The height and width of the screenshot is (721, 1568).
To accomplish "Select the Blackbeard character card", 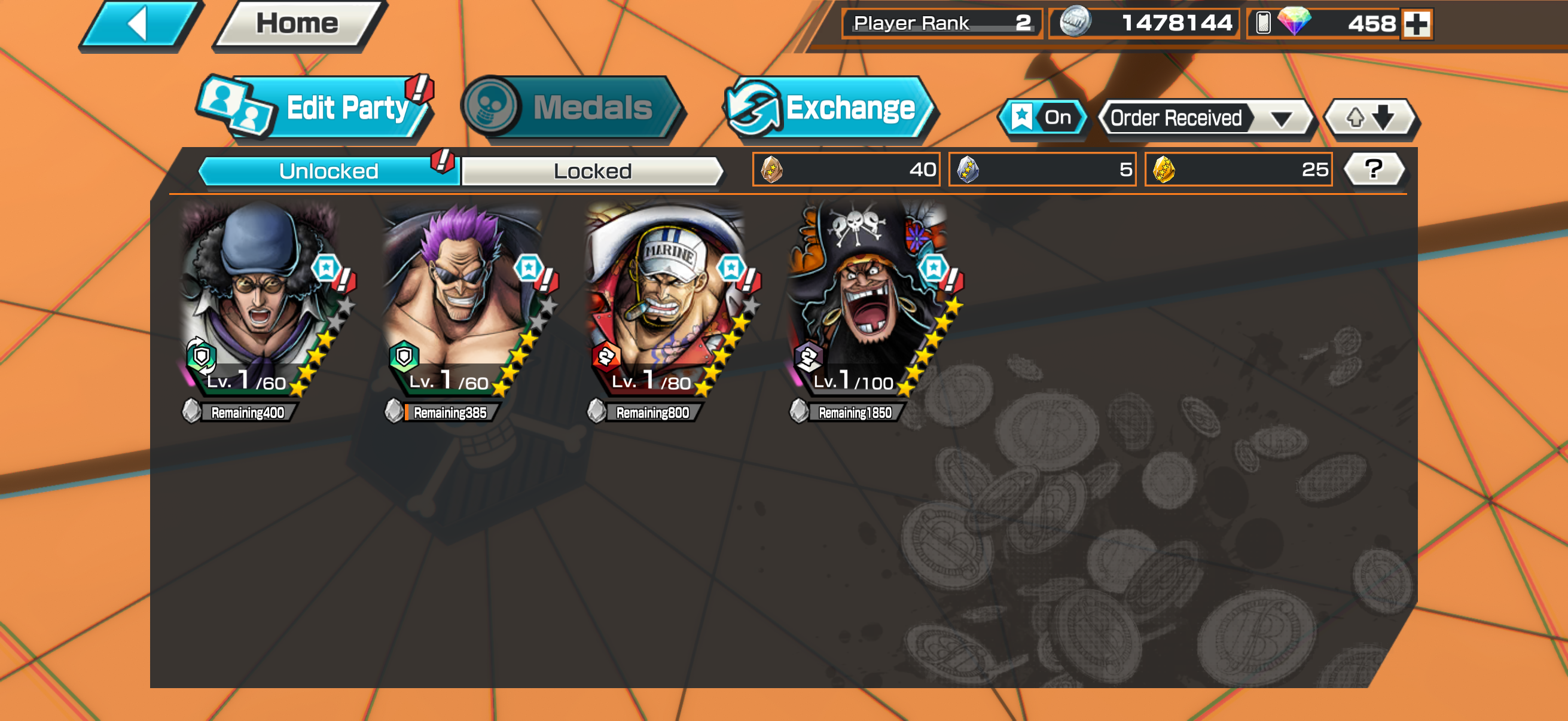I will coord(868,298).
